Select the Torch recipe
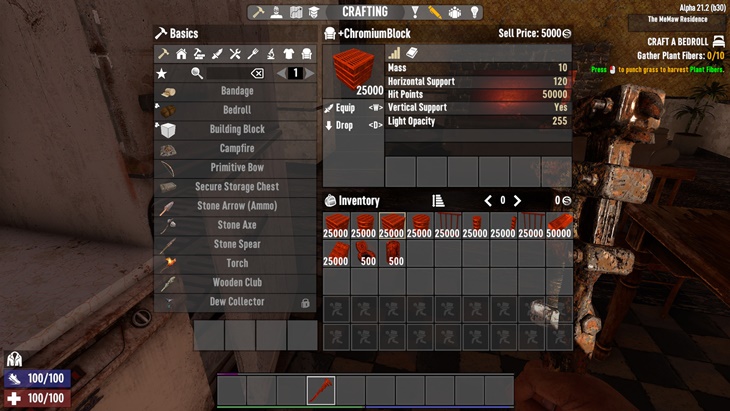 [236, 264]
